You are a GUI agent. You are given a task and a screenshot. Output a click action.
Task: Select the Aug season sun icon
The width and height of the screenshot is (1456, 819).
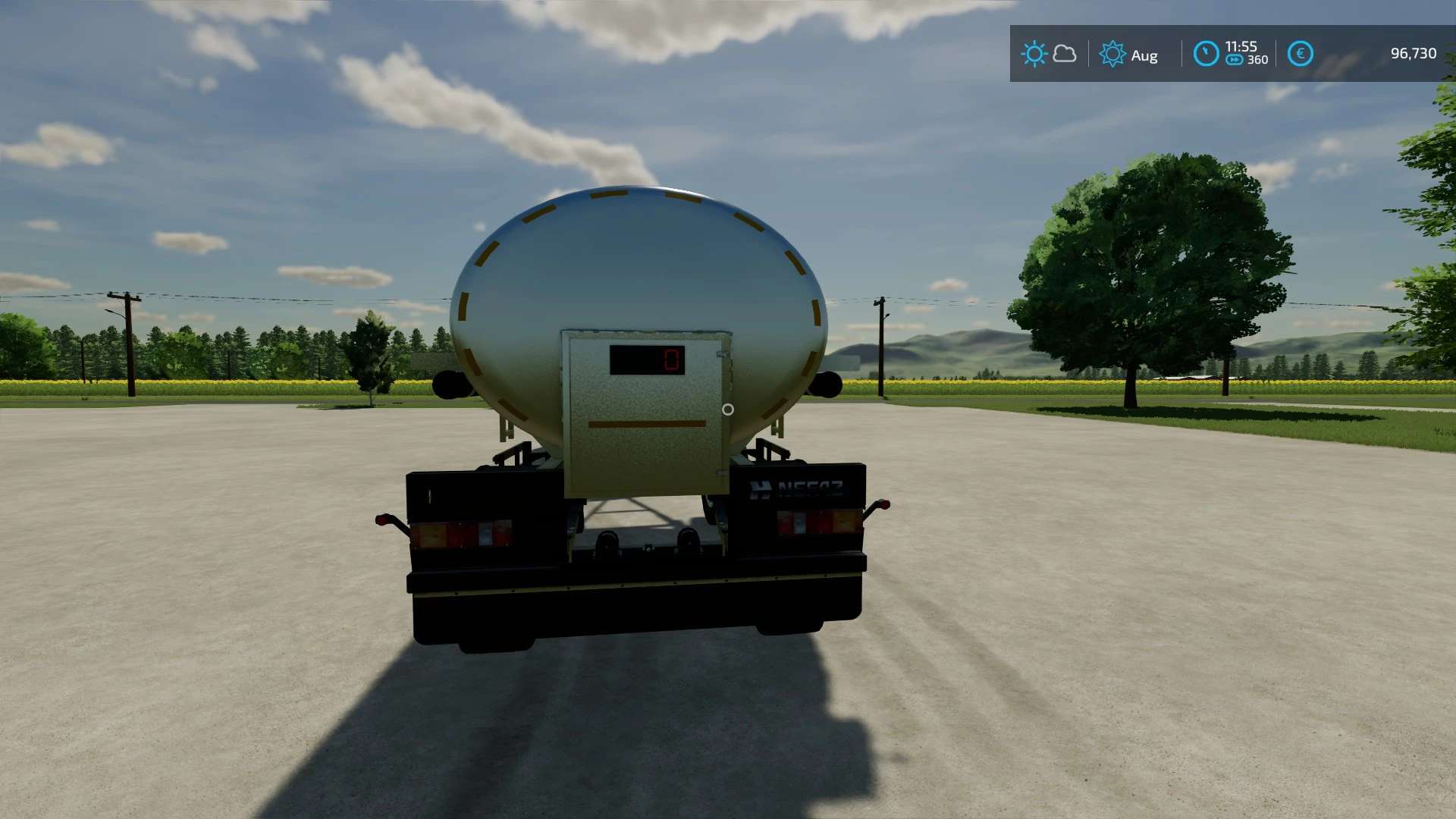(1112, 54)
